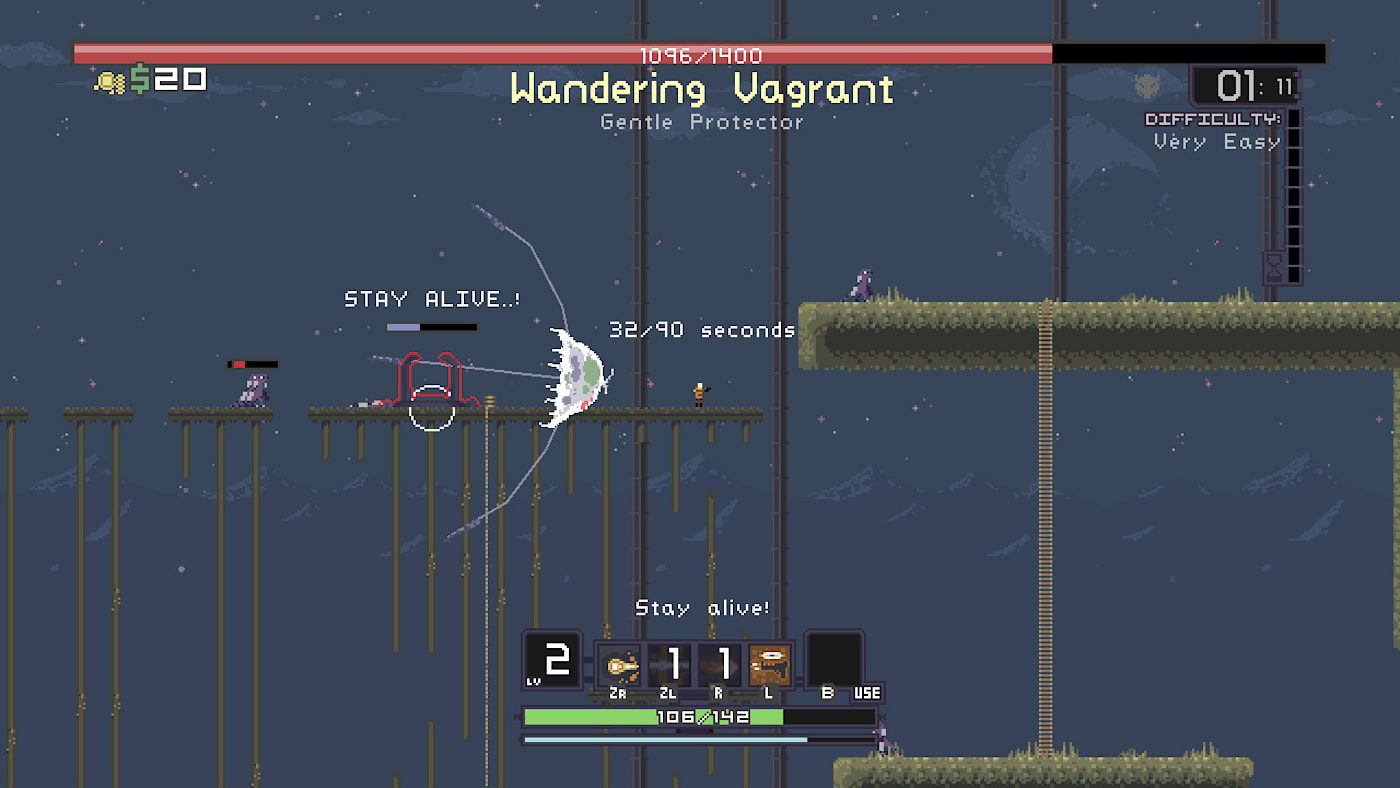The image size is (1400, 788).
Task: Click the blue experience bar below the health bar
Action: tap(665, 738)
